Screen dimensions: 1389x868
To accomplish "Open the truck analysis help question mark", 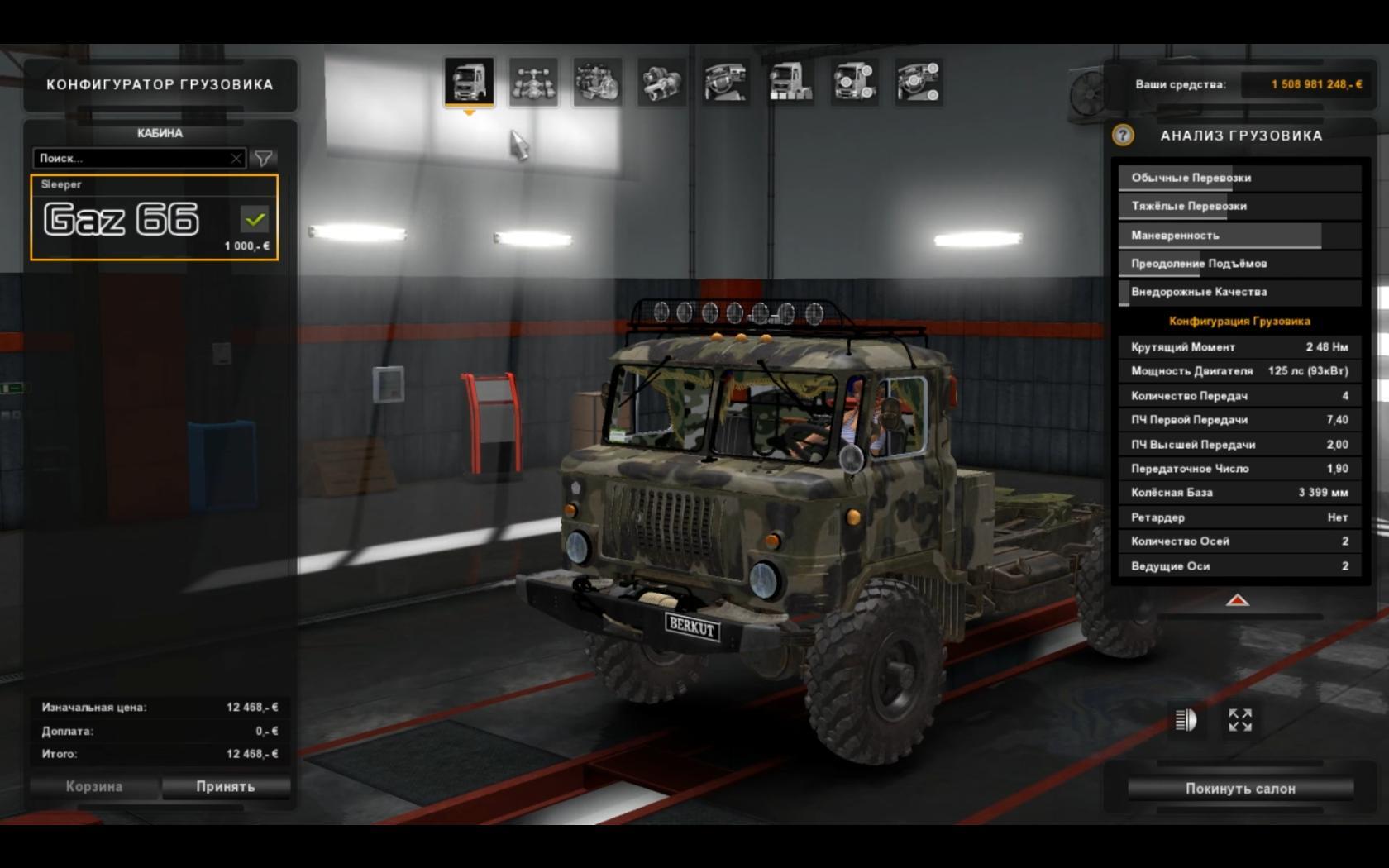I will pyautogui.click(x=1123, y=136).
